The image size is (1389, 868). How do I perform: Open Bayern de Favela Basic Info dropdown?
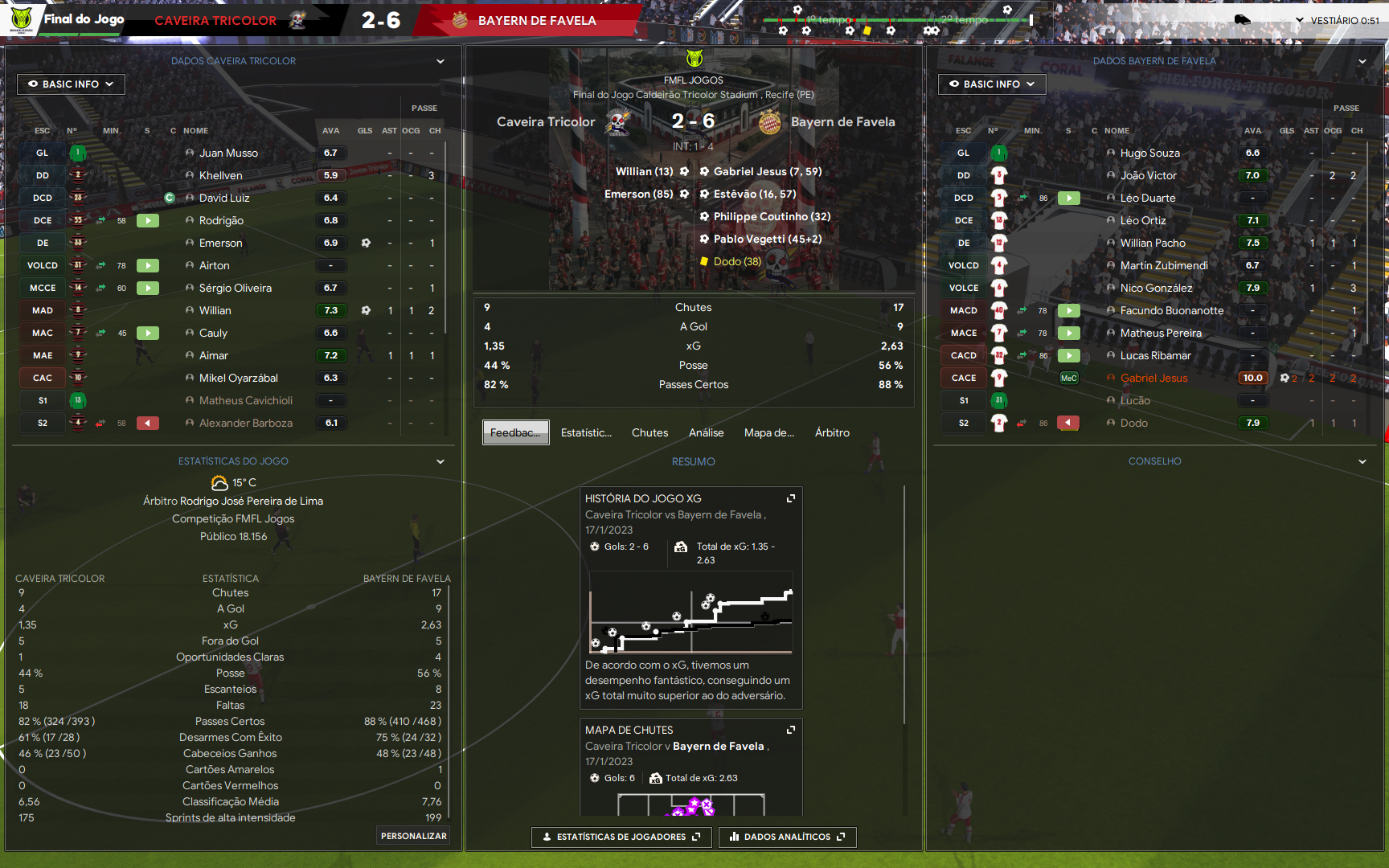[992, 84]
